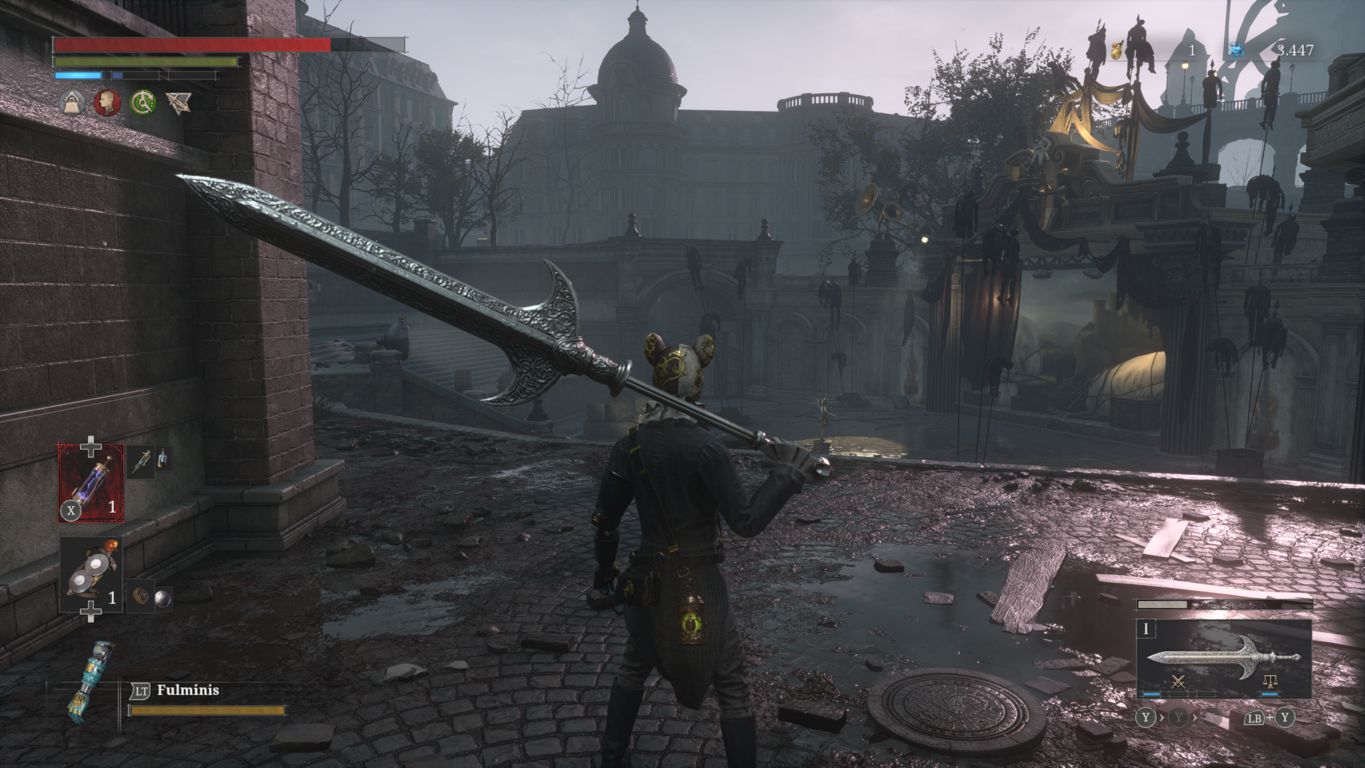The width and height of the screenshot is (1365, 768).
Task: Click the weight status buff icon
Action: click(x=72, y=103)
